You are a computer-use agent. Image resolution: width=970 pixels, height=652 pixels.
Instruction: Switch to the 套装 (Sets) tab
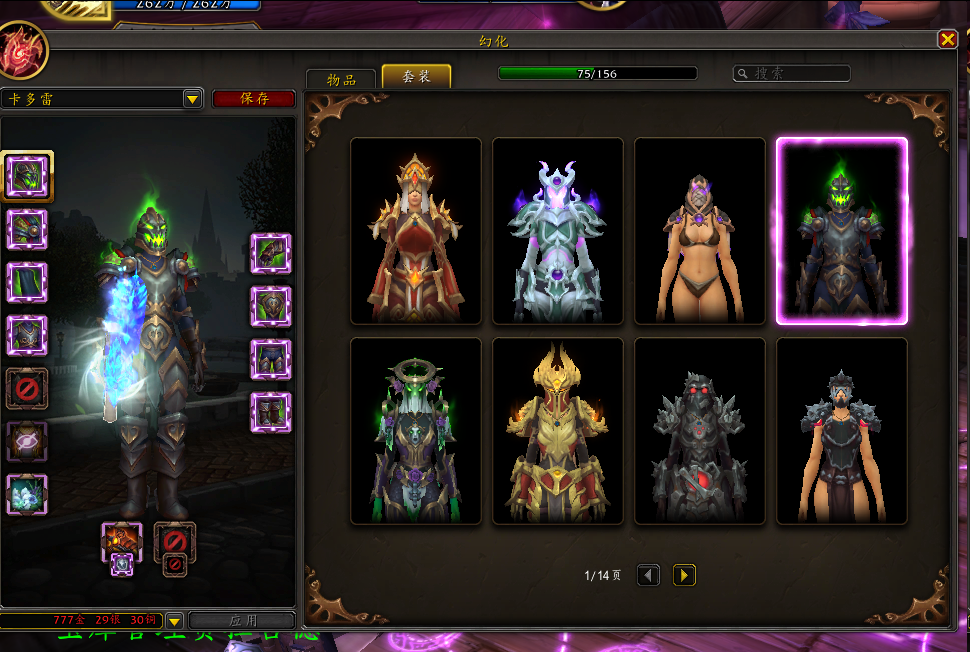pyautogui.click(x=416, y=77)
